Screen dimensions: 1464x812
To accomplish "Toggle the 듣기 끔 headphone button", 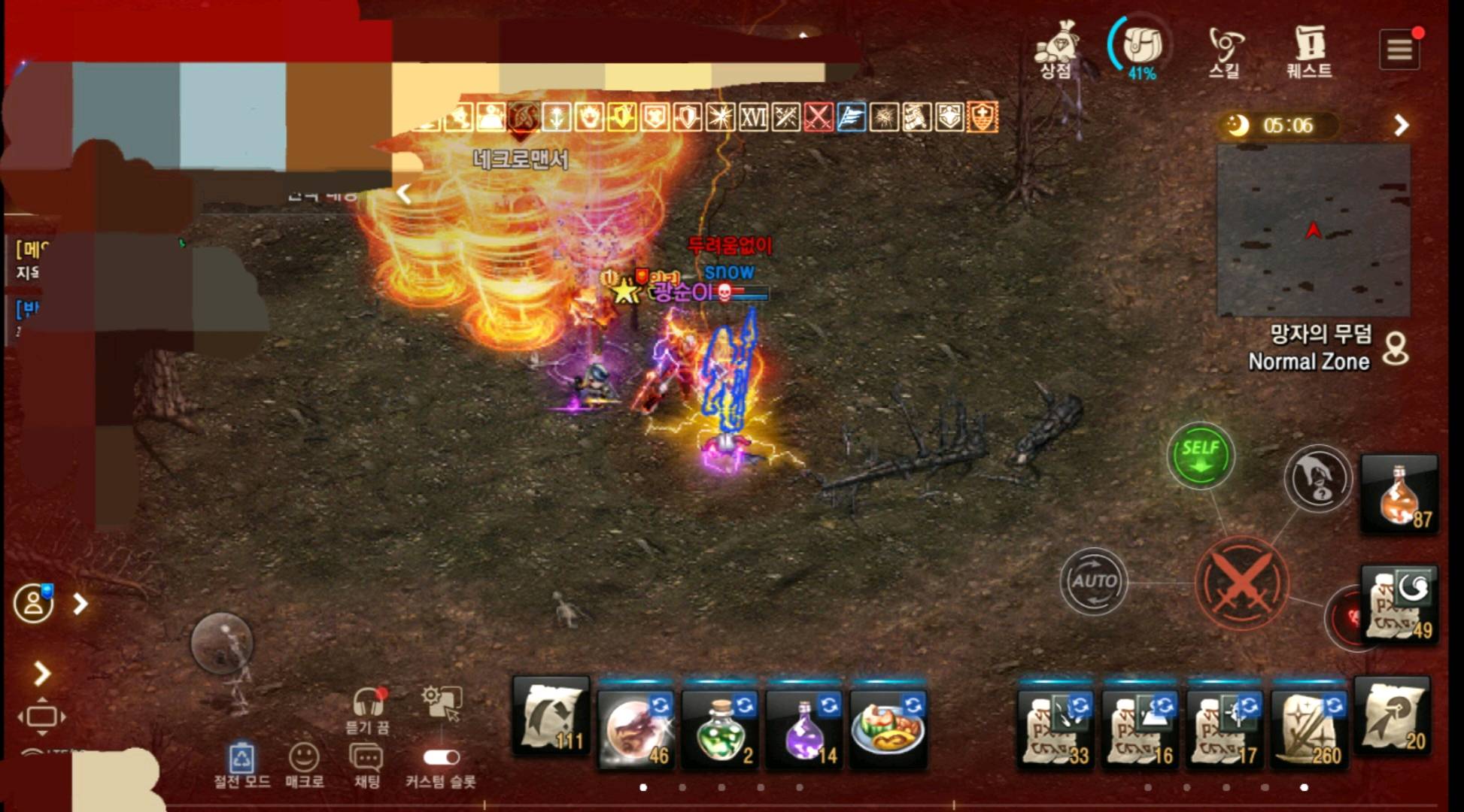I will pyautogui.click(x=369, y=704).
